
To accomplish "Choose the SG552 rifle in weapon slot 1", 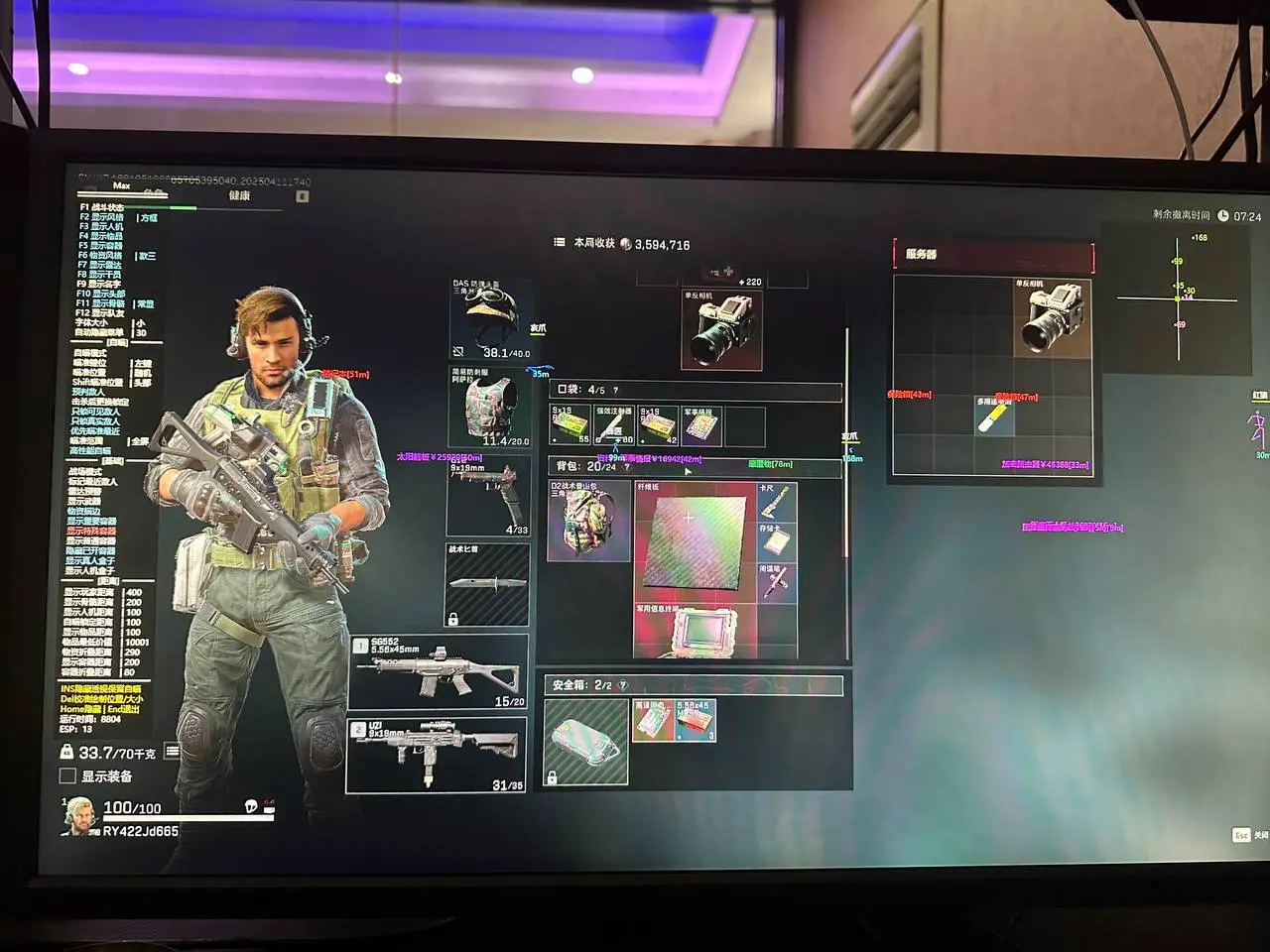I will [x=438, y=672].
